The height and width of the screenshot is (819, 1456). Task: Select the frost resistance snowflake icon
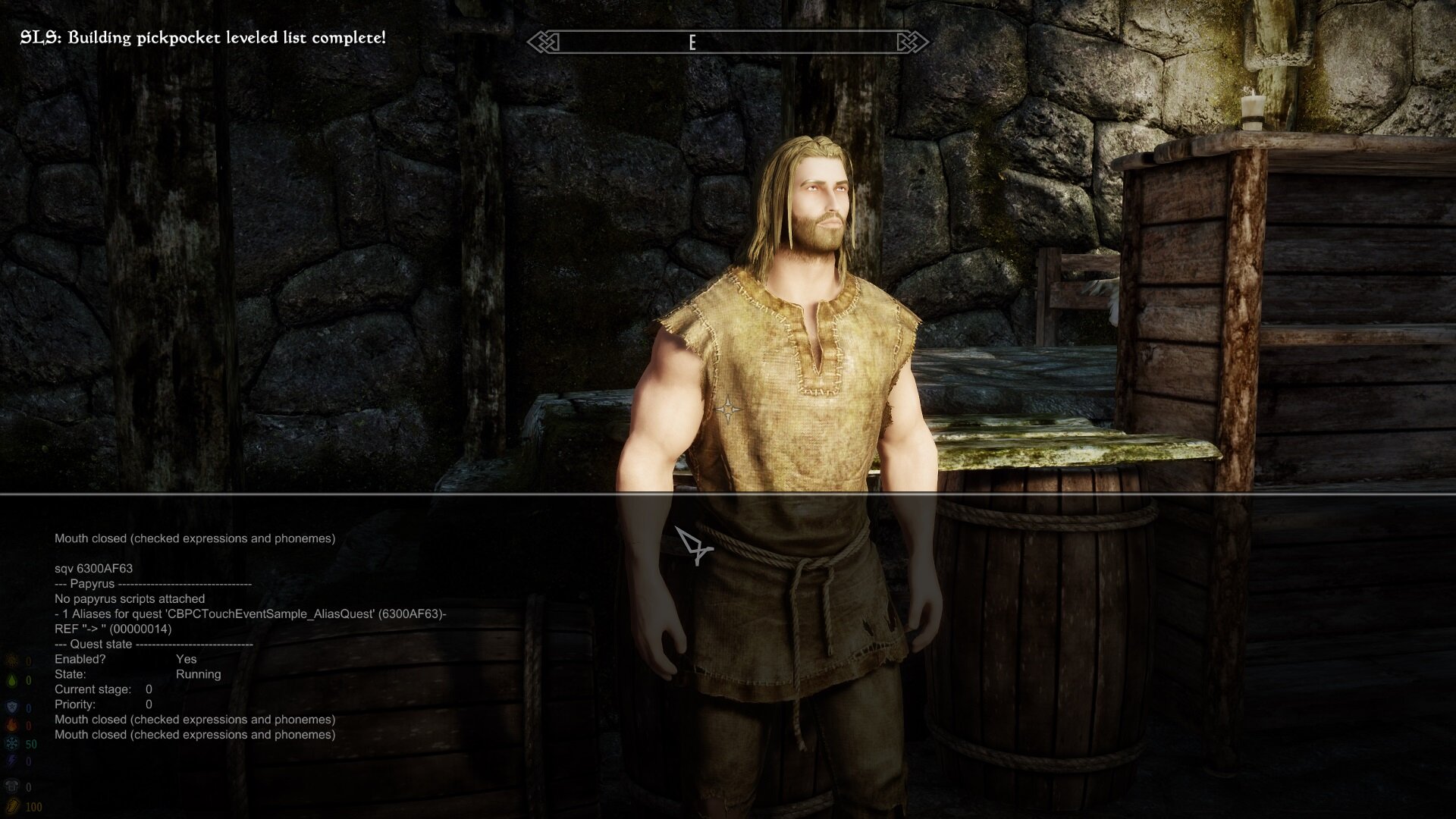pos(12,744)
